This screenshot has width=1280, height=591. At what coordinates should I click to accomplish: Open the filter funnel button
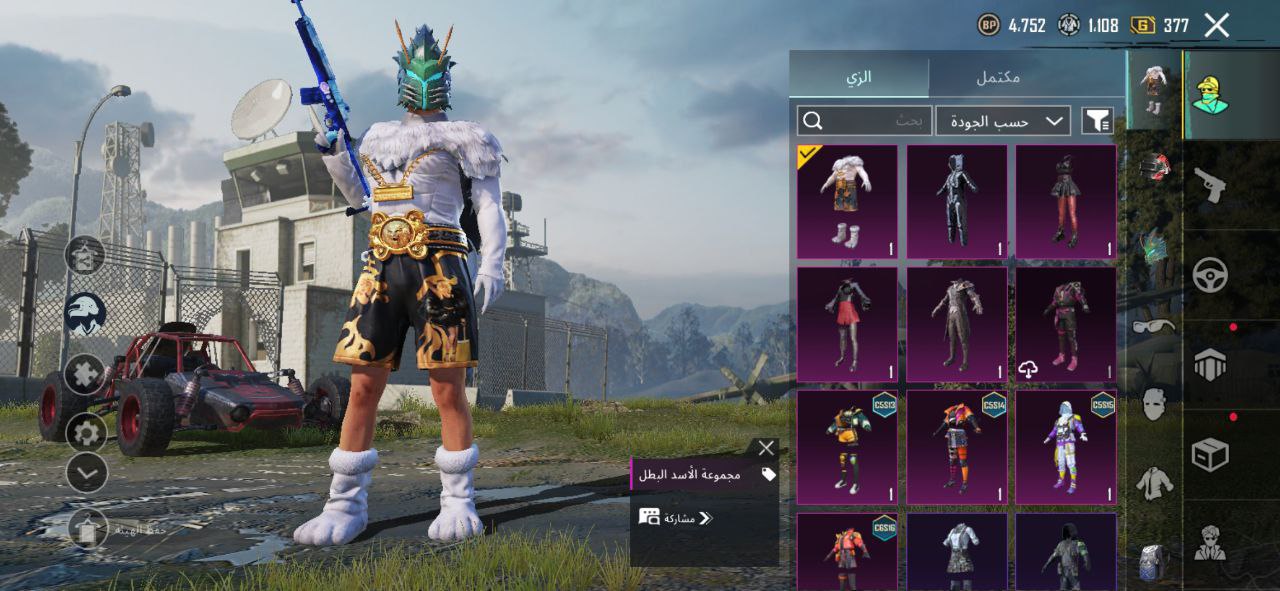pos(1097,121)
